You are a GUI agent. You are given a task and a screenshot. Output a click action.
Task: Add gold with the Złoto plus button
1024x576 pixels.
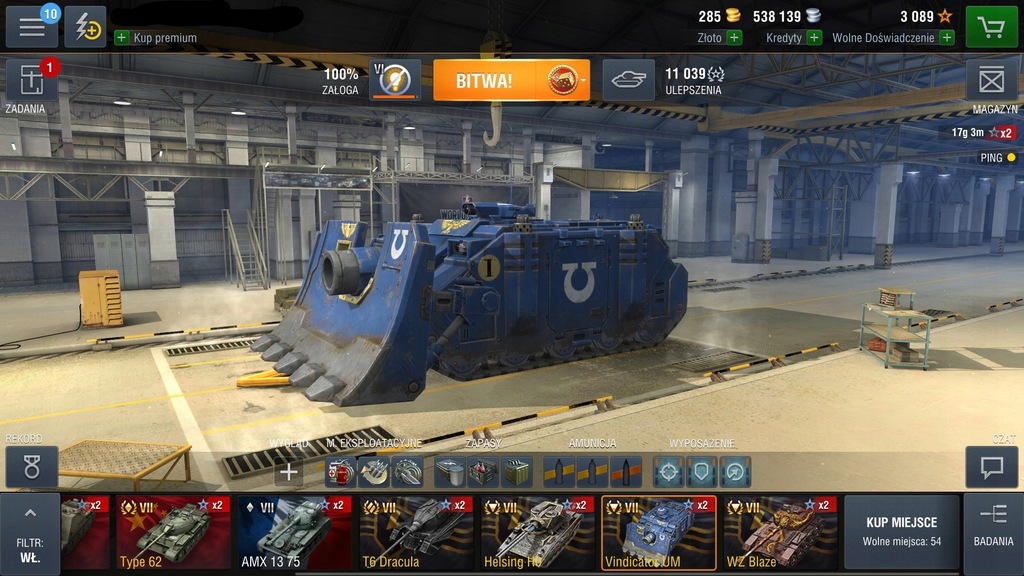pyautogui.click(x=734, y=38)
